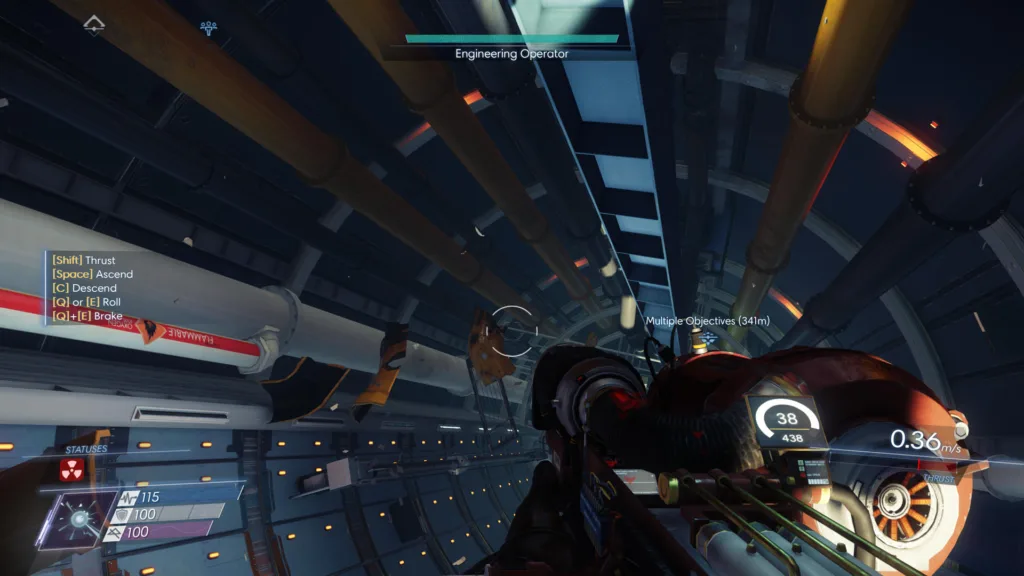Click the Multiple Objectives waypoint marker
Screen dimensions: 1024x576
point(708,339)
